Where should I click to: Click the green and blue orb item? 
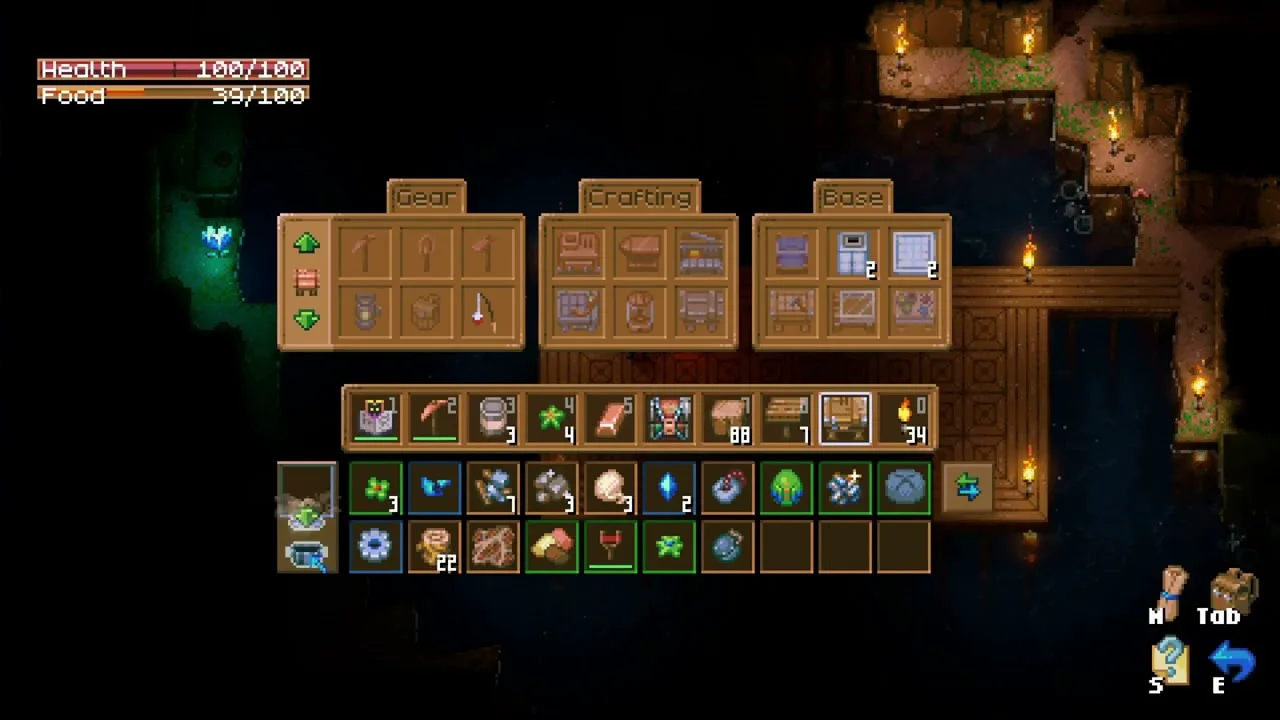786,488
